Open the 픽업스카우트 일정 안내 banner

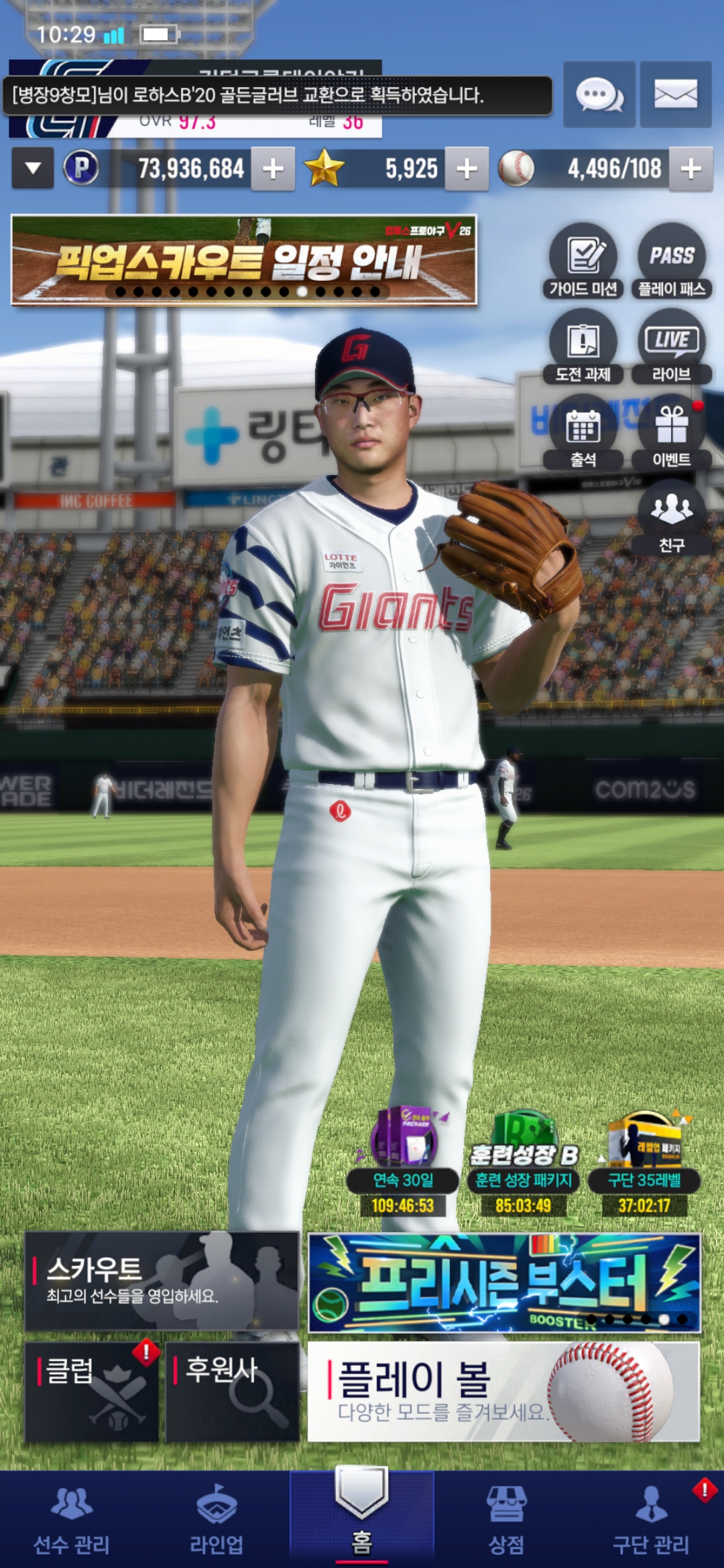[244, 260]
